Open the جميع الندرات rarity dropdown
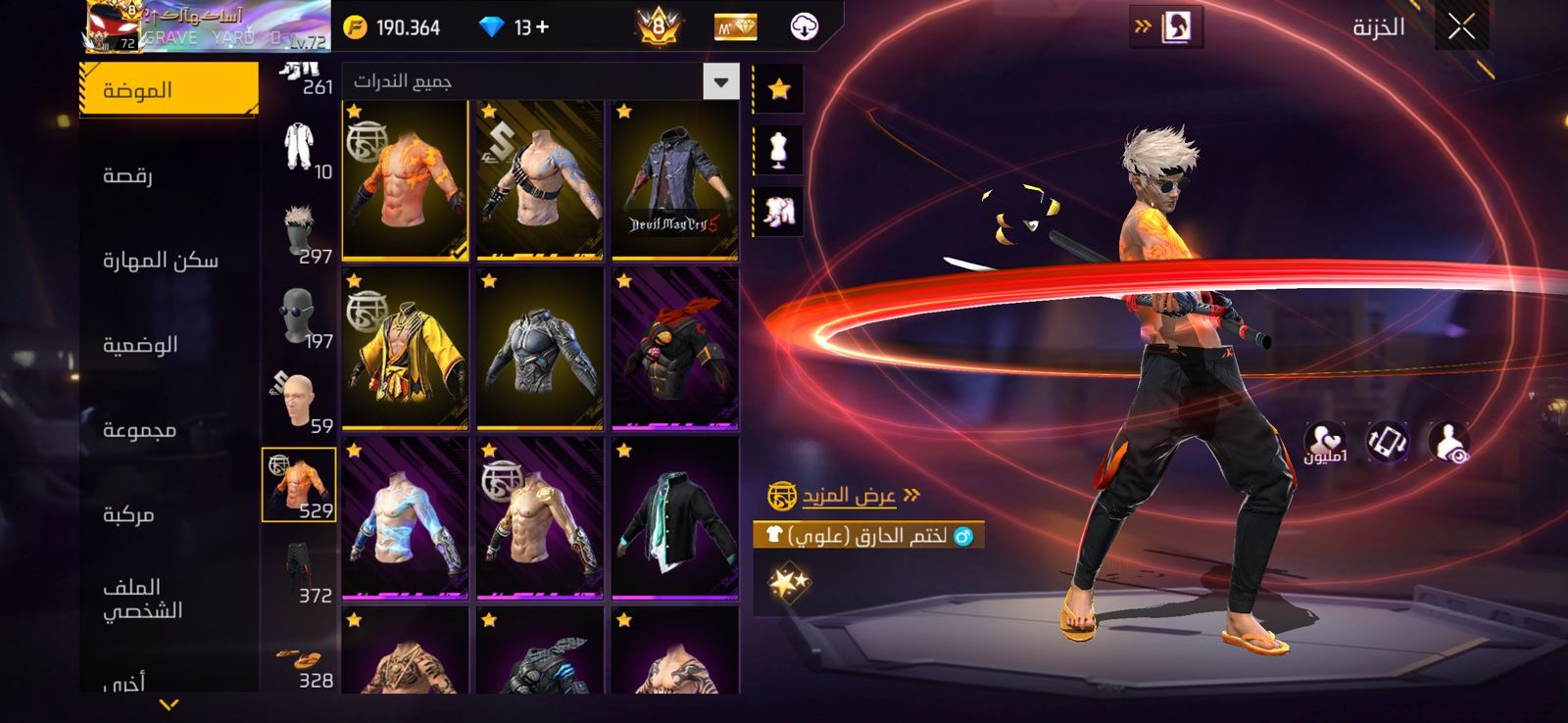This screenshot has height=723, width=1568. [x=540, y=81]
